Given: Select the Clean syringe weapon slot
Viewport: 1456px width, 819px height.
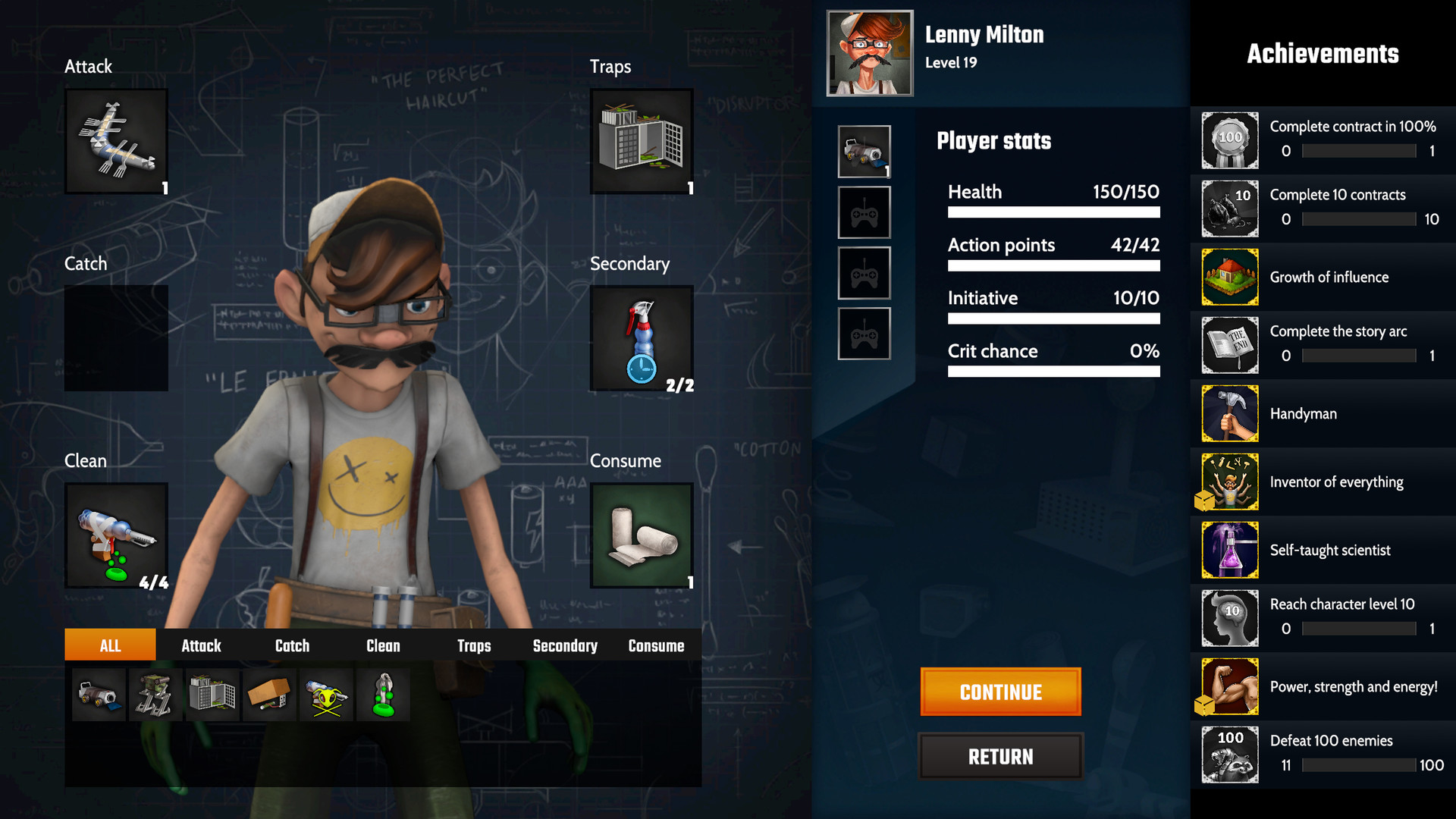Looking at the screenshot, I should 115,536.
